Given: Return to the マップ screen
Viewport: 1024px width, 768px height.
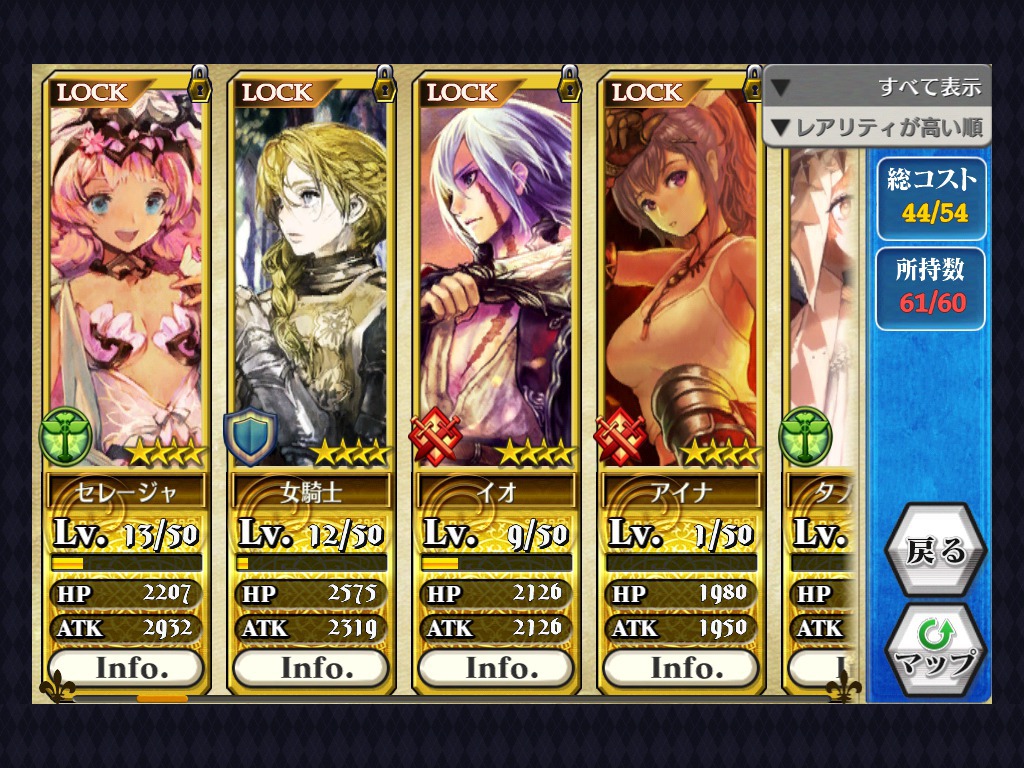Looking at the screenshot, I should click(x=935, y=650).
